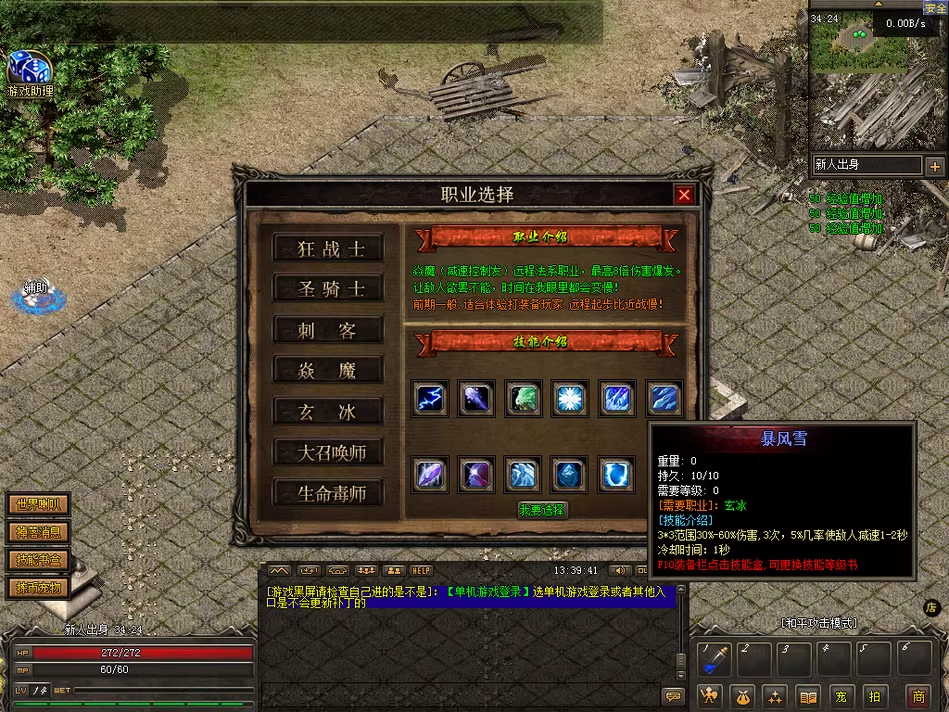Image resolution: width=949 pixels, height=712 pixels.
Task: Use the blue potion in hotbar slot 1
Action: coord(716,659)
